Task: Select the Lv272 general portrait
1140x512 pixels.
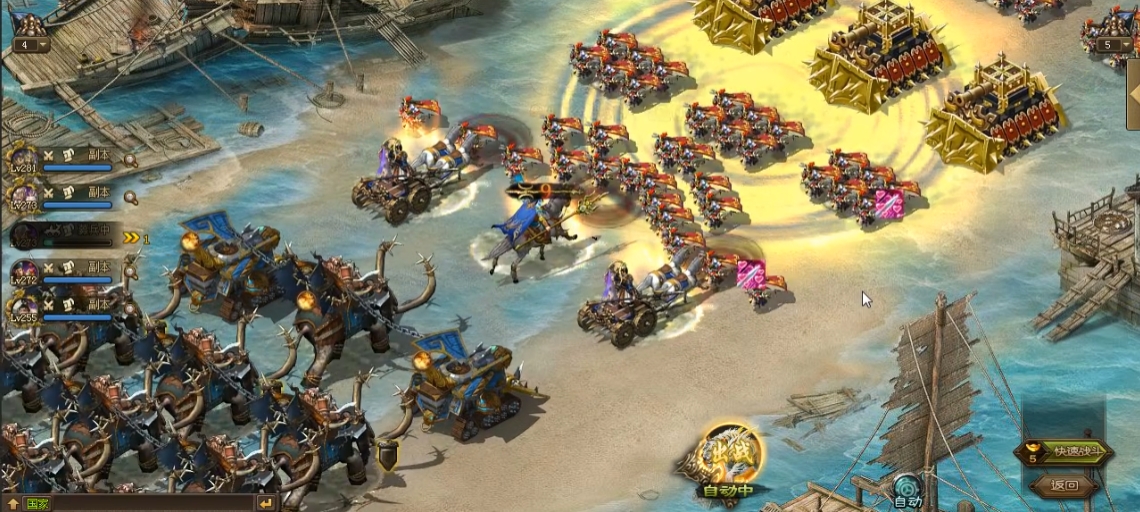Action: pos(24,273)
